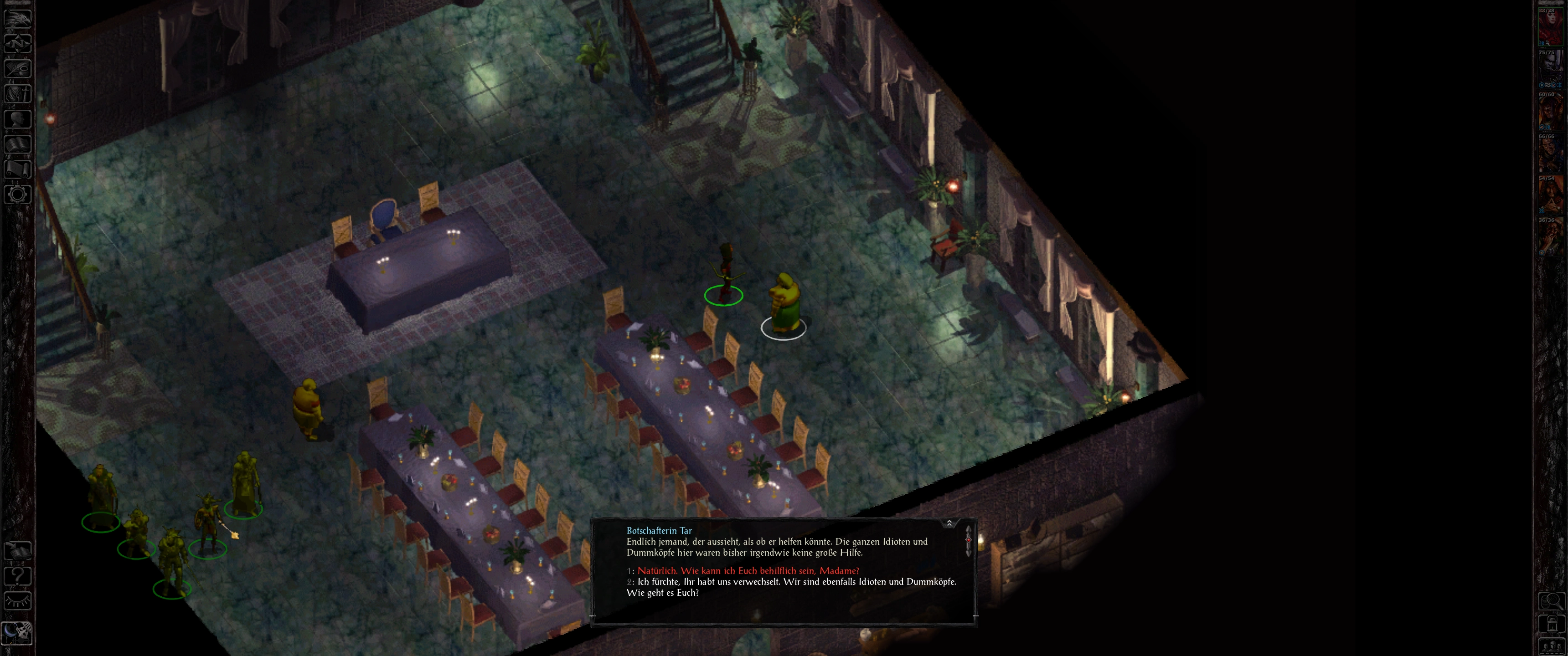Open the options gear button
Screen dimensions: 1568x656
click(x=18, y=194)
